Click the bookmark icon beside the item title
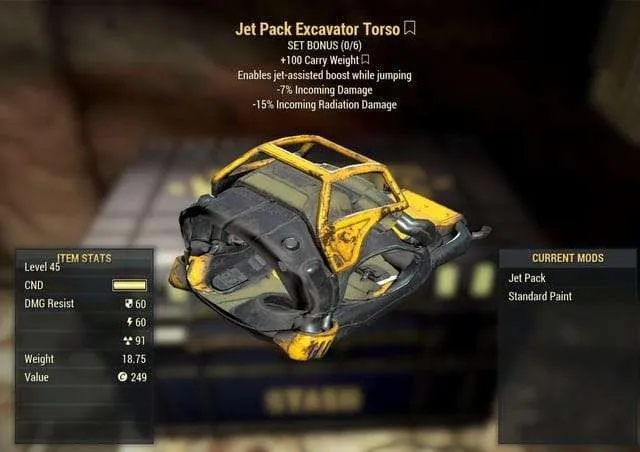The image size is (640, 452). (409, 29)
